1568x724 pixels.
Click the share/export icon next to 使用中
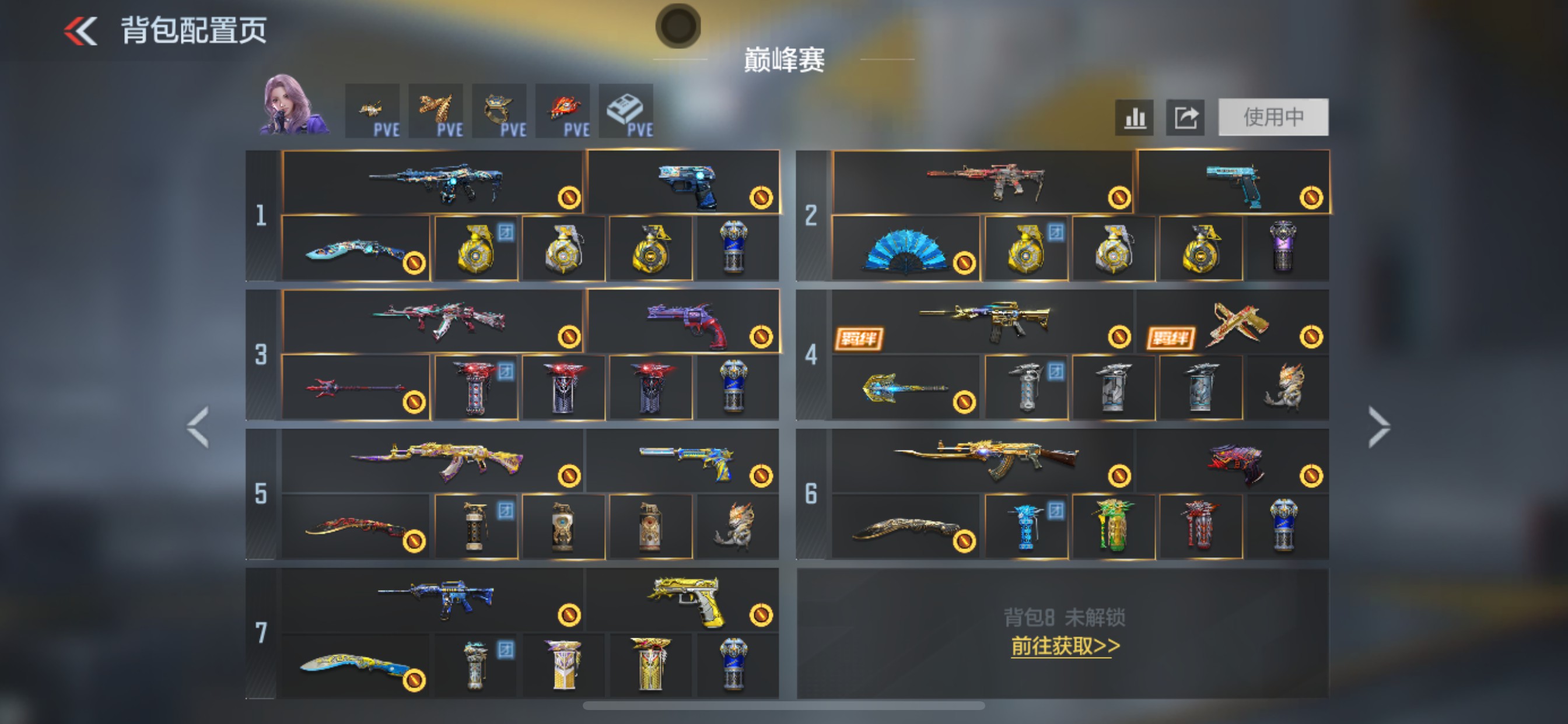1185,117
